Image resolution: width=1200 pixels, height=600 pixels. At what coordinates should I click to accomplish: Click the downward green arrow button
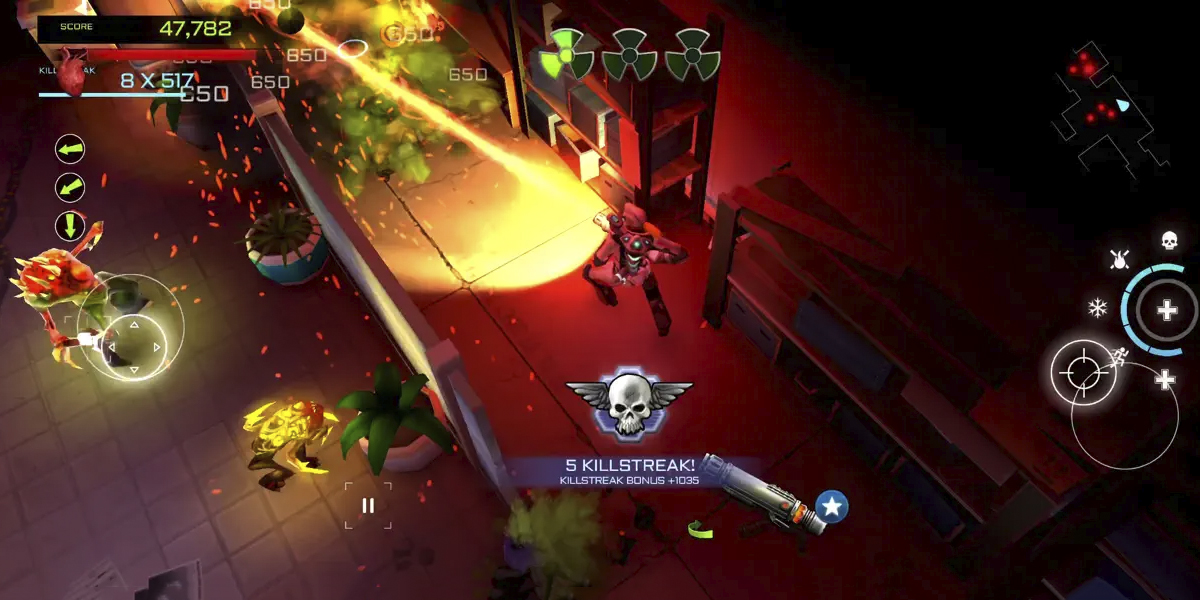(x=70, y=225)
